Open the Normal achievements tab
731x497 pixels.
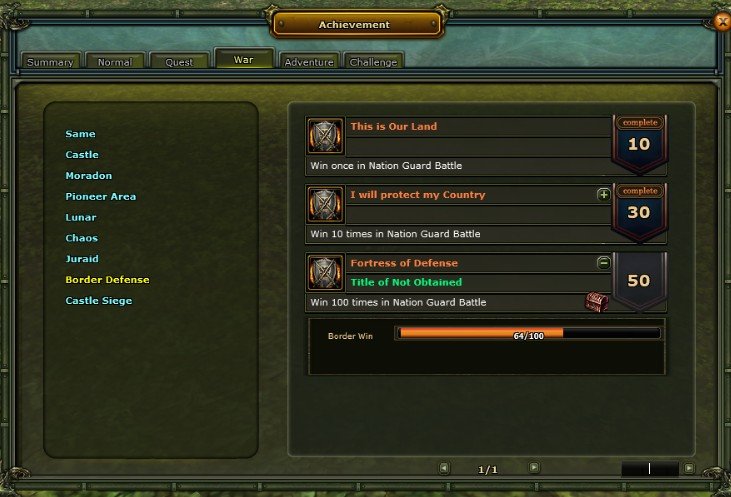coord(114,62)
